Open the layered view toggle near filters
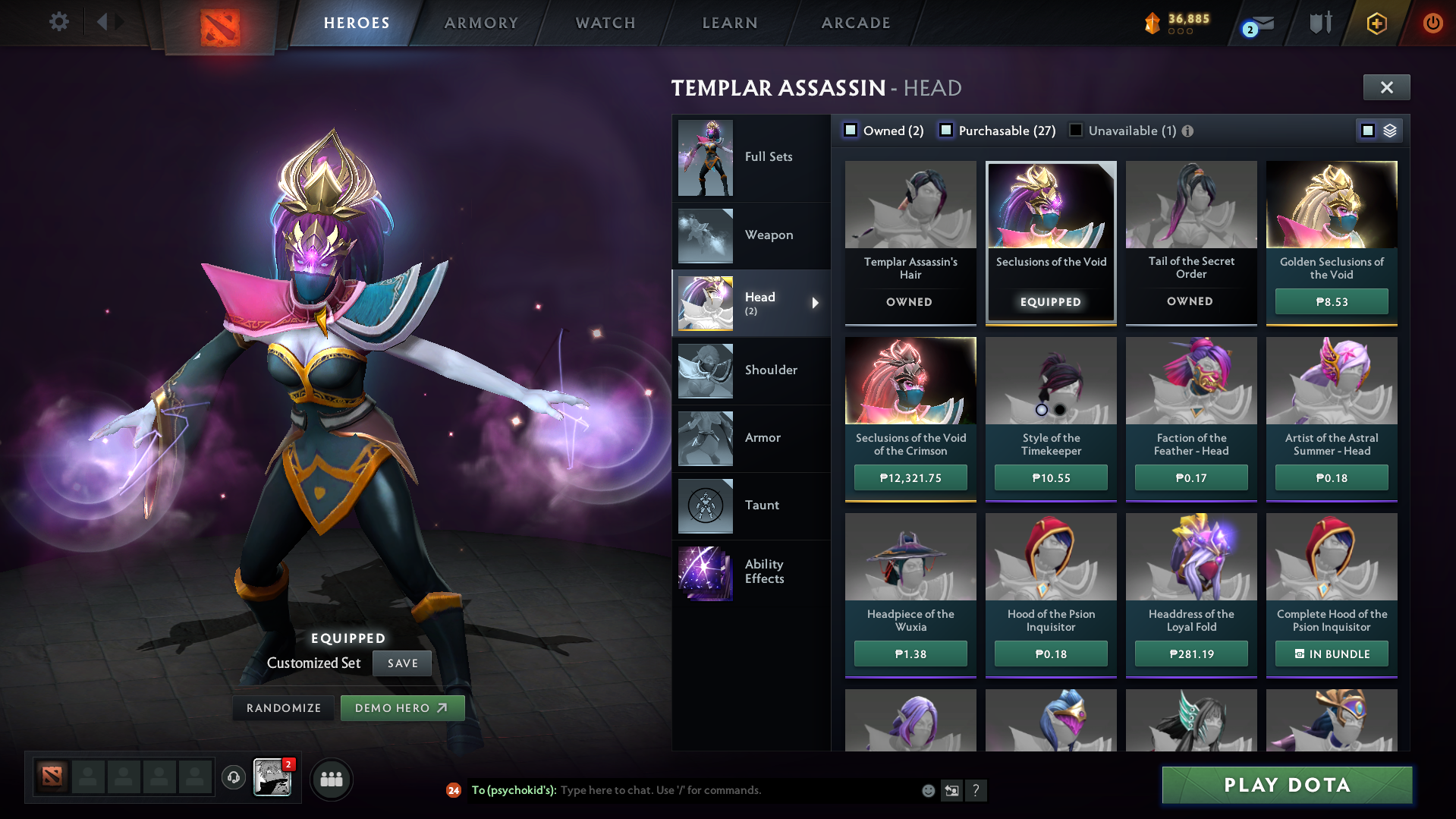This screenshot has height=819, width=1456. coord(1388,130)
